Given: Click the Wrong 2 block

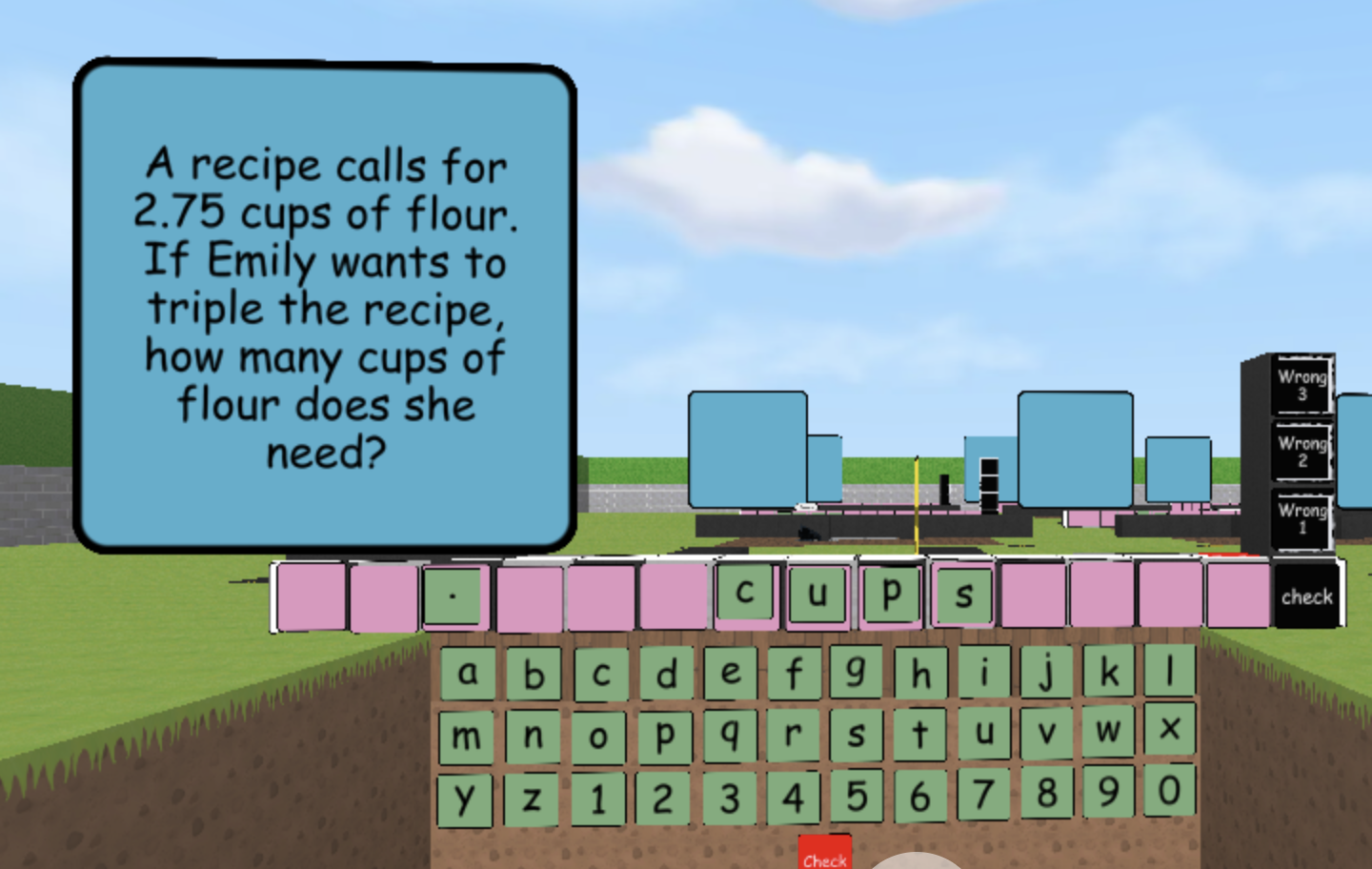Looking at the screenshot, I should (x=1301, y=450).
